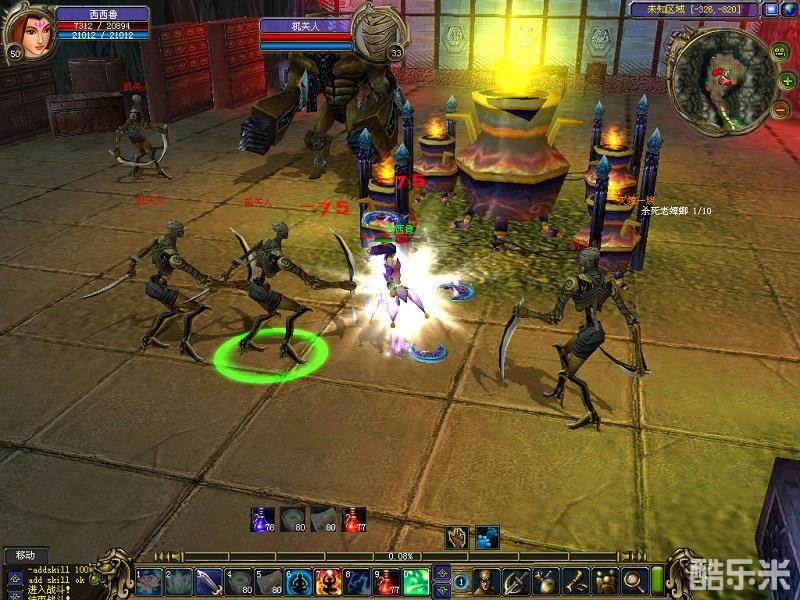Activate the sword skill in the hotbar
Viewport: 800px width, 600px height.
pyautogui.click(x=209, y=580)
